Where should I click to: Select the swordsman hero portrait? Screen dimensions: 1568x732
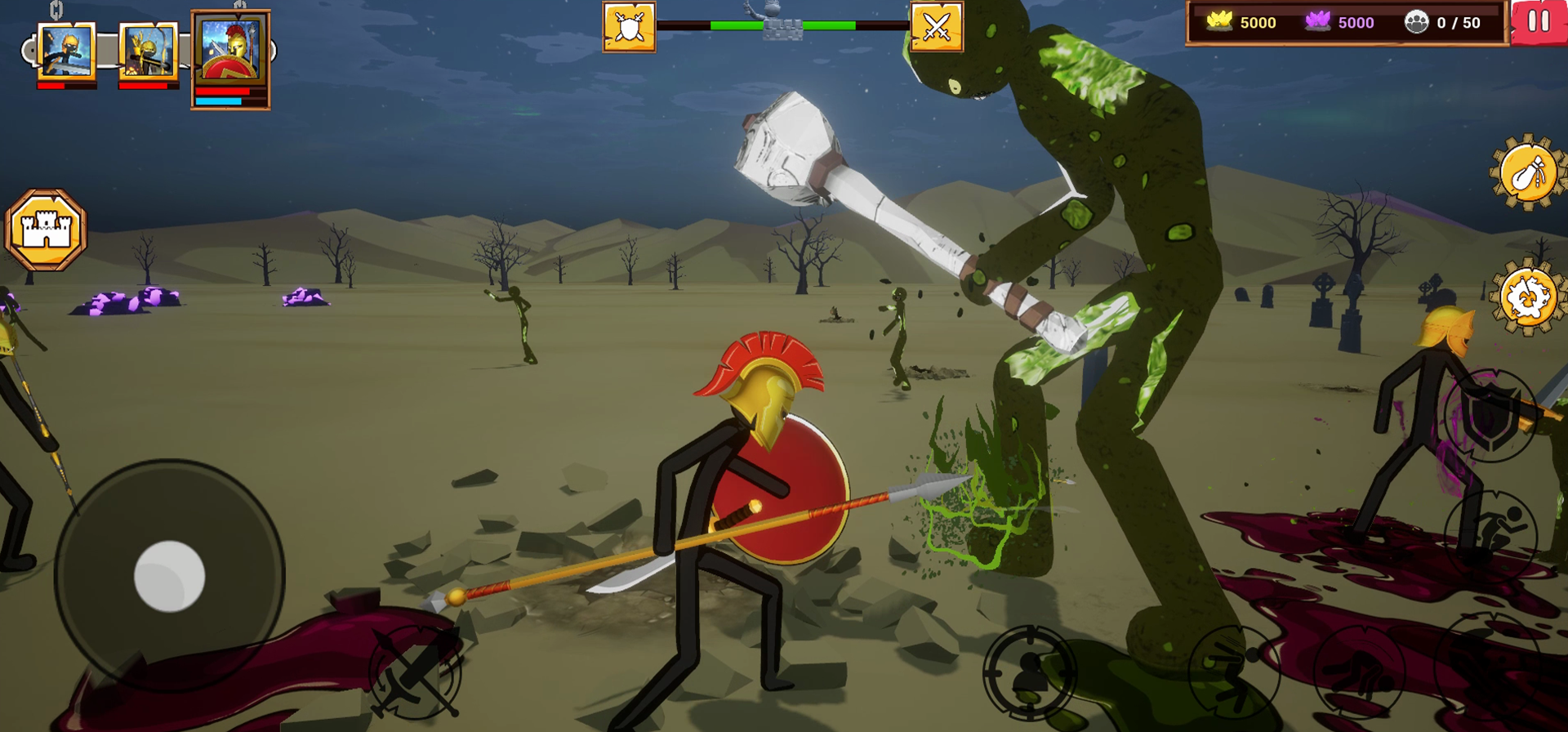65,51
